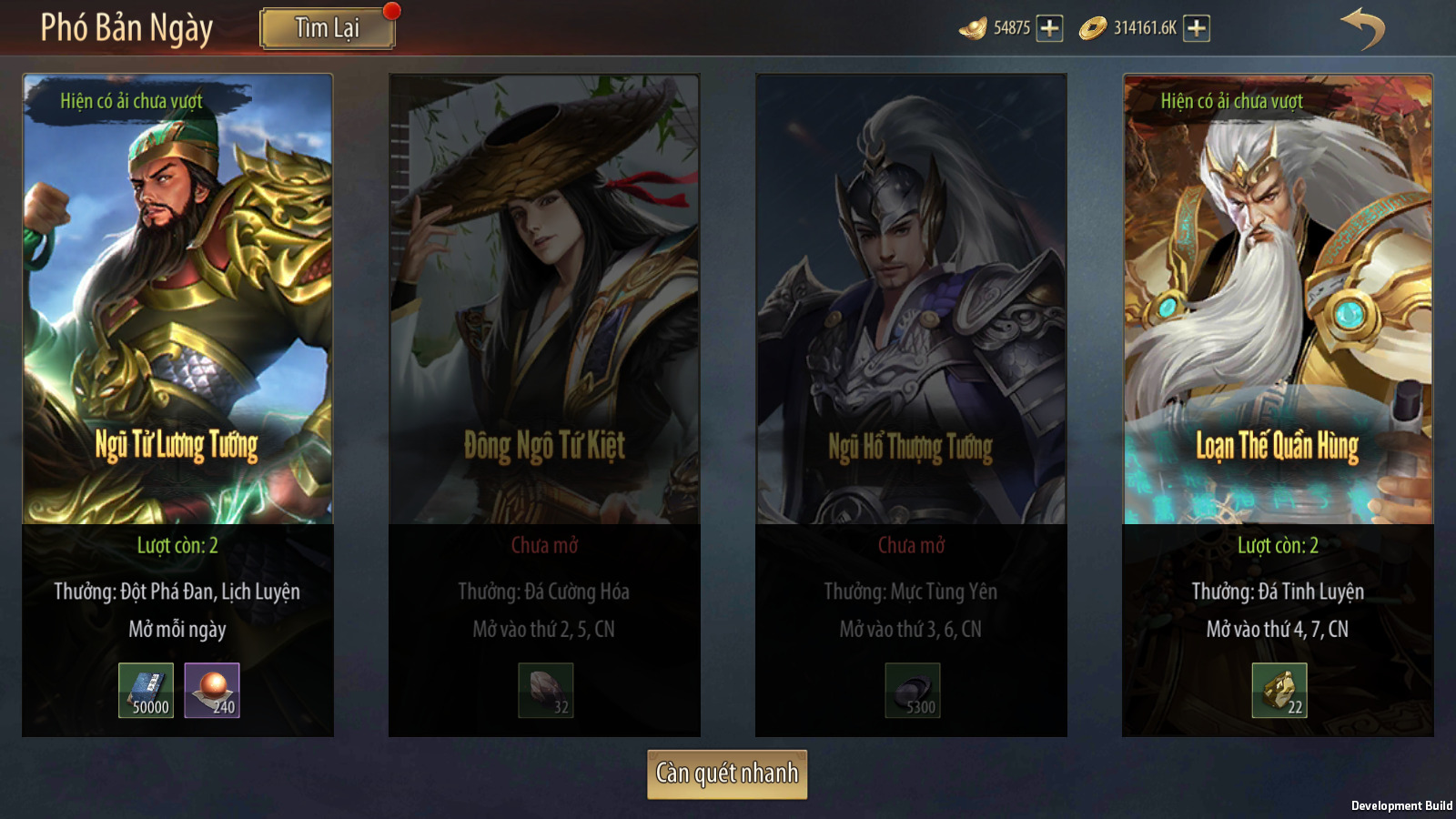Choose the Đông Ngô Tứ Kiệt dungeon card
1456x819 pixels.
tap(544, 300)
